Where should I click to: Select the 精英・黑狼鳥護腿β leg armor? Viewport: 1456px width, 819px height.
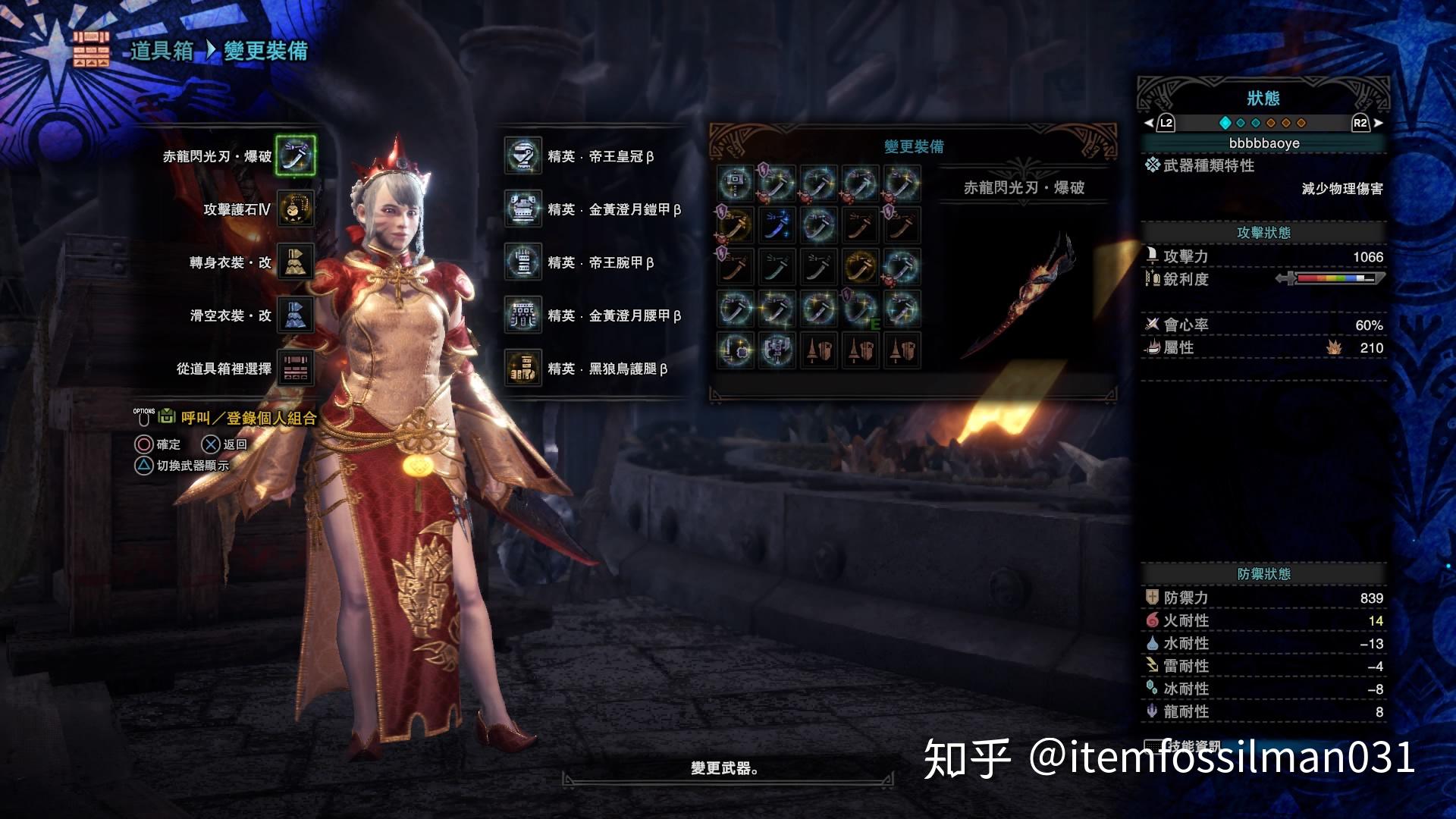523,368
